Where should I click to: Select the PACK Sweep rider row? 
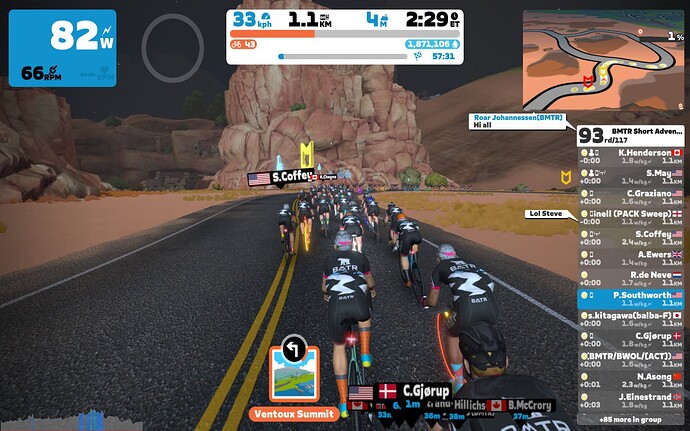pyautogui.click(x=630, y=217)
